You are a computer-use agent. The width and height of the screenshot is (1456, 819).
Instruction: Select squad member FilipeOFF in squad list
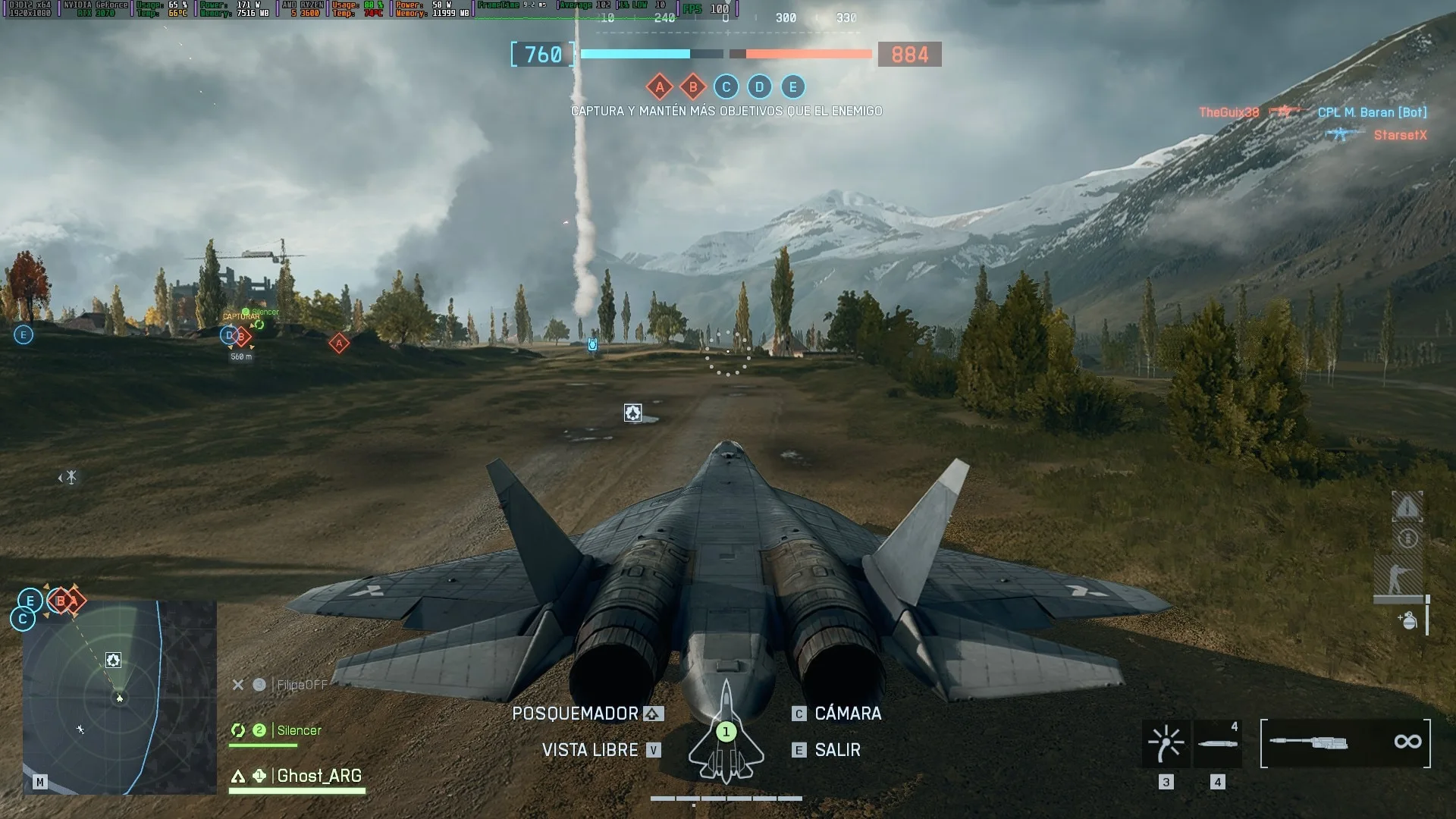pyautogui.click(x=302, y=685)
